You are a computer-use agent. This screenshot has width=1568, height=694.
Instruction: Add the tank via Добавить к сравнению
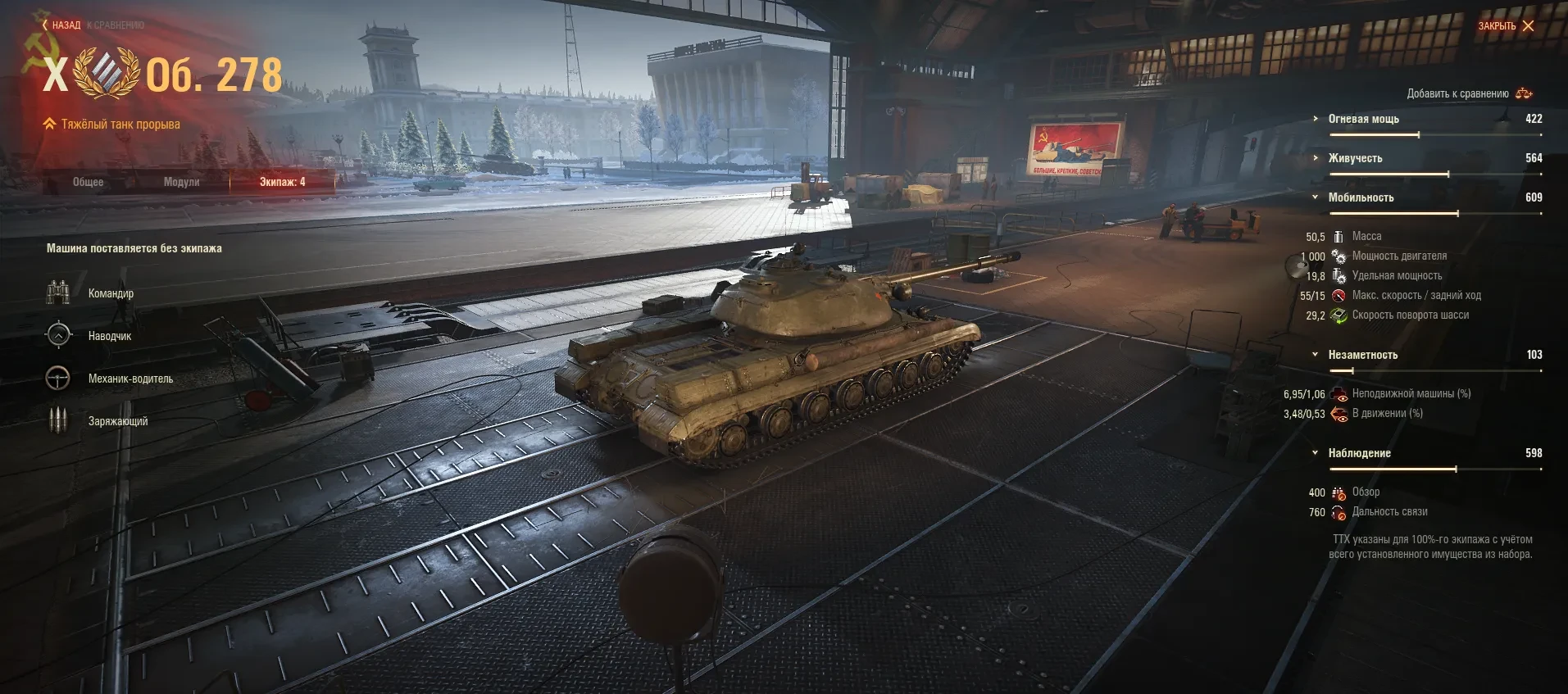click(x=1468, y=93)
